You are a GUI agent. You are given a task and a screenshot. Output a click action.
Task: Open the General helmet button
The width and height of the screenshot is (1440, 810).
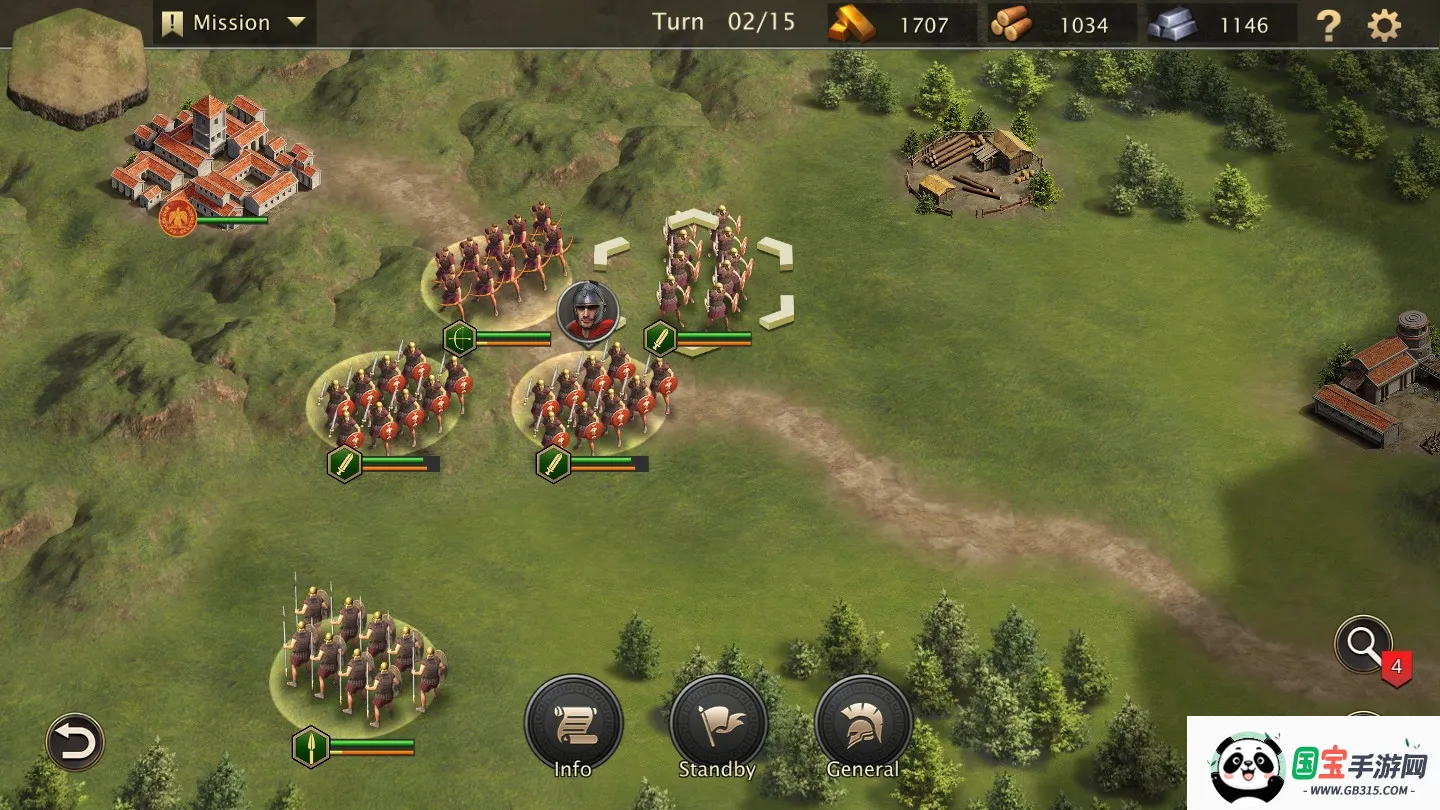click(x=863, y=725)
